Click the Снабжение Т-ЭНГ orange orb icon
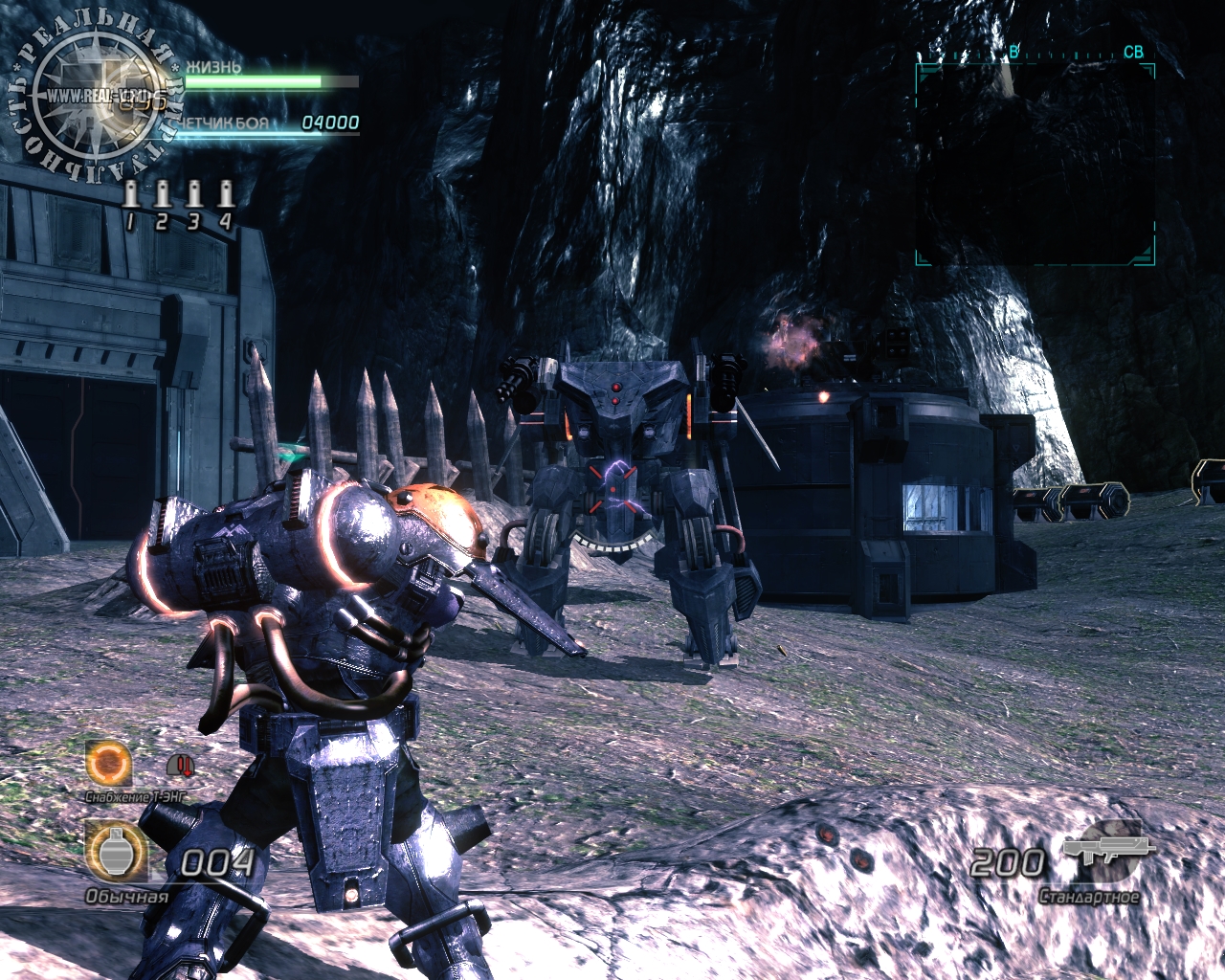Image resolution: width=1225 pixels, height=980 pixels. 108,763
